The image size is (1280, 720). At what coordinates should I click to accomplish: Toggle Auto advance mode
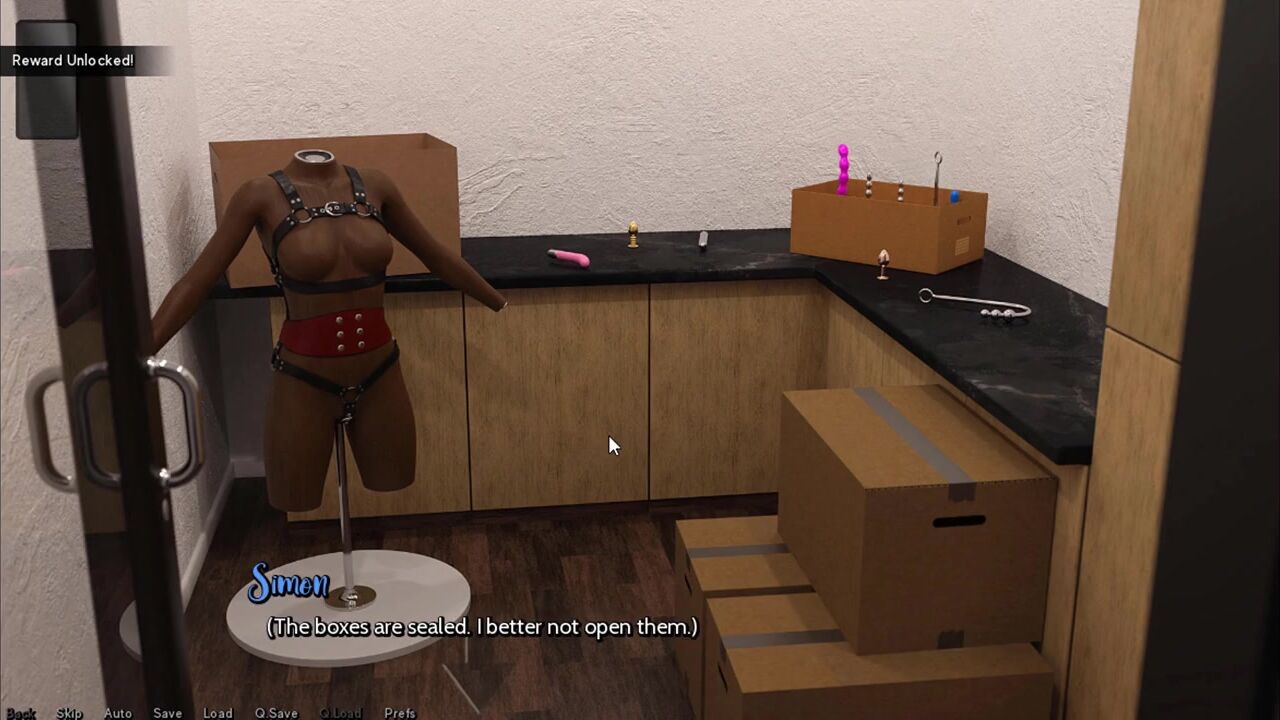(118, 713)
